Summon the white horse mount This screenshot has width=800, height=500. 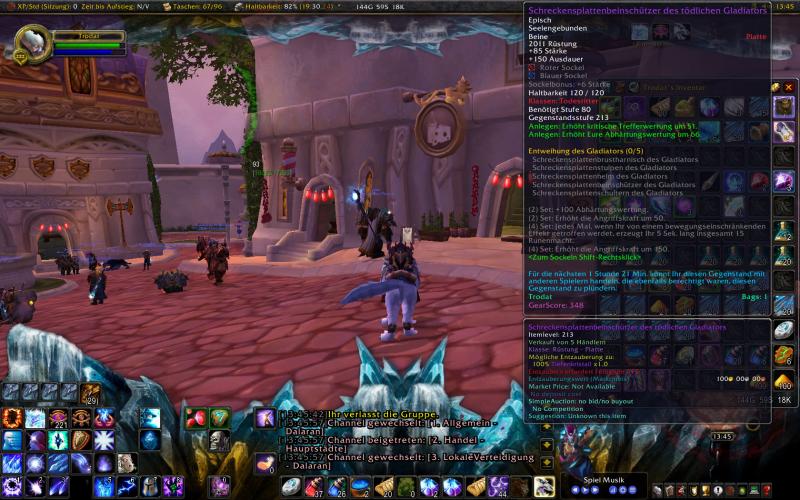click(x=544, y=487)
